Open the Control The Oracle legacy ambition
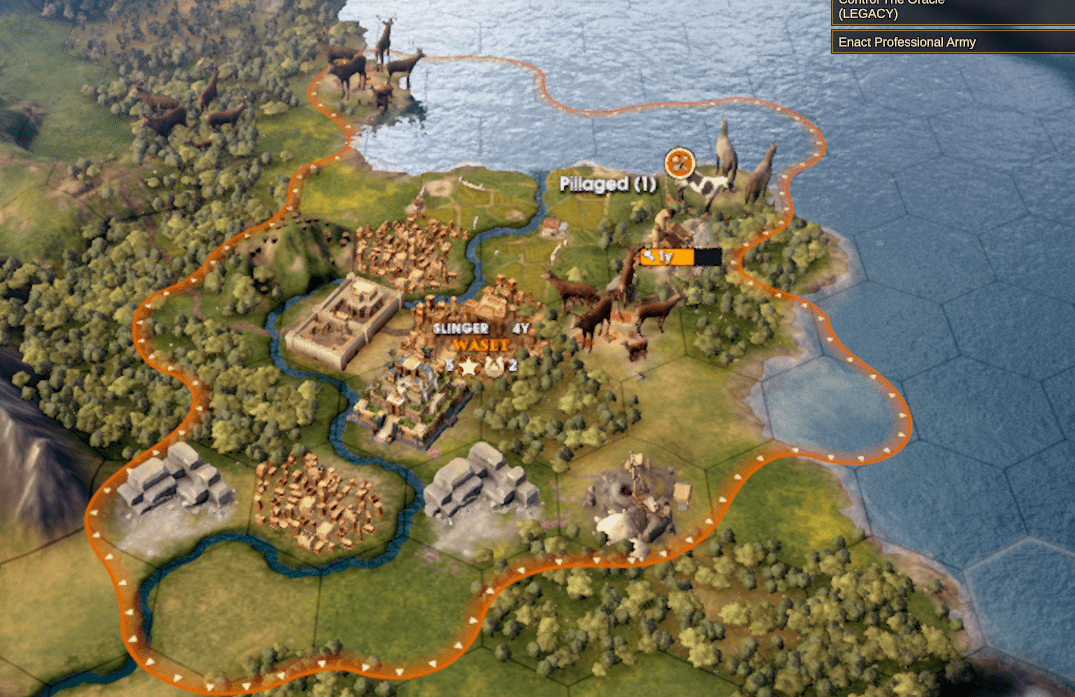 (x=952, y=10)
